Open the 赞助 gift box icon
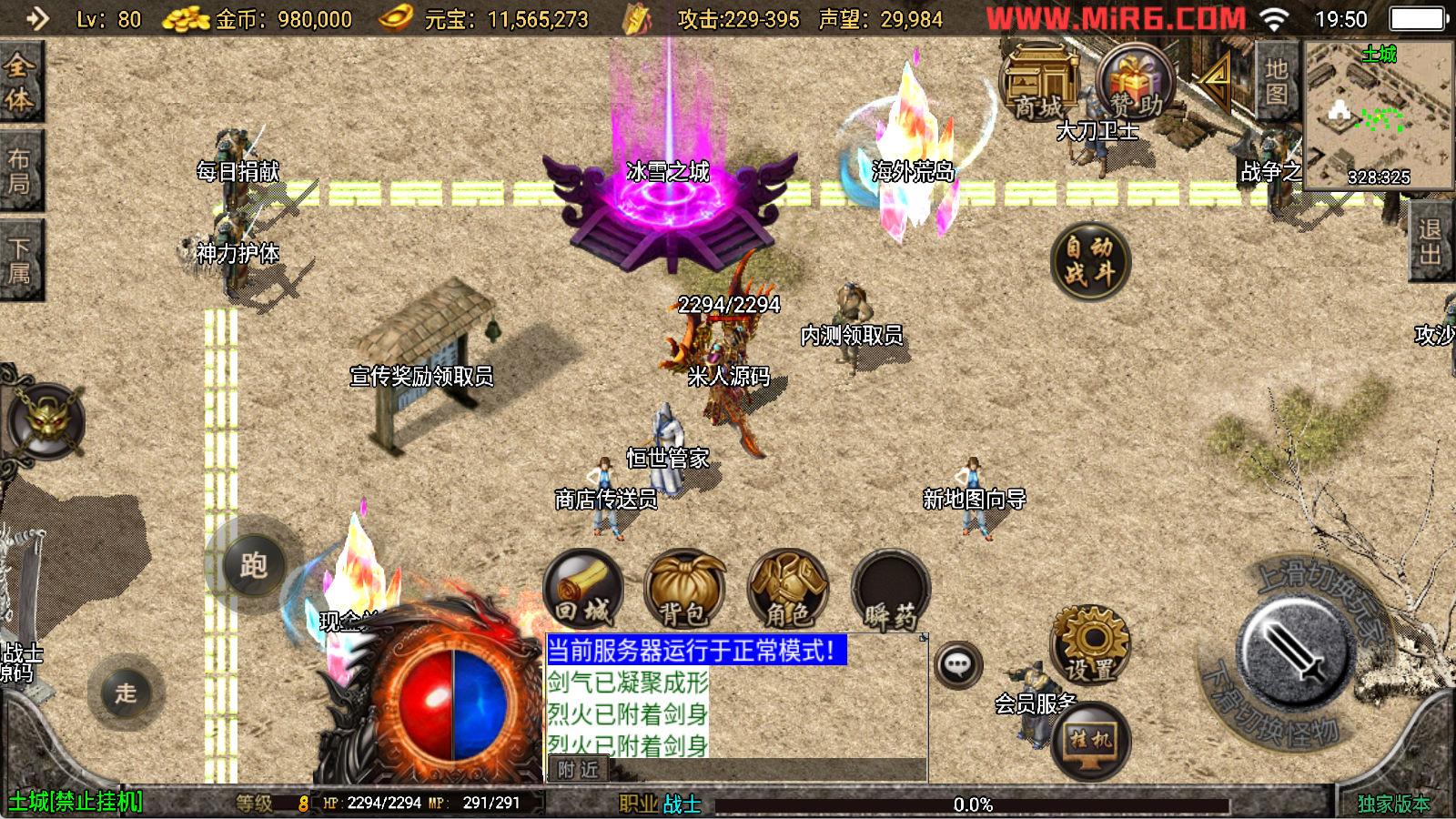The height and width of the screenshot is (819, 1456). 1133,84
